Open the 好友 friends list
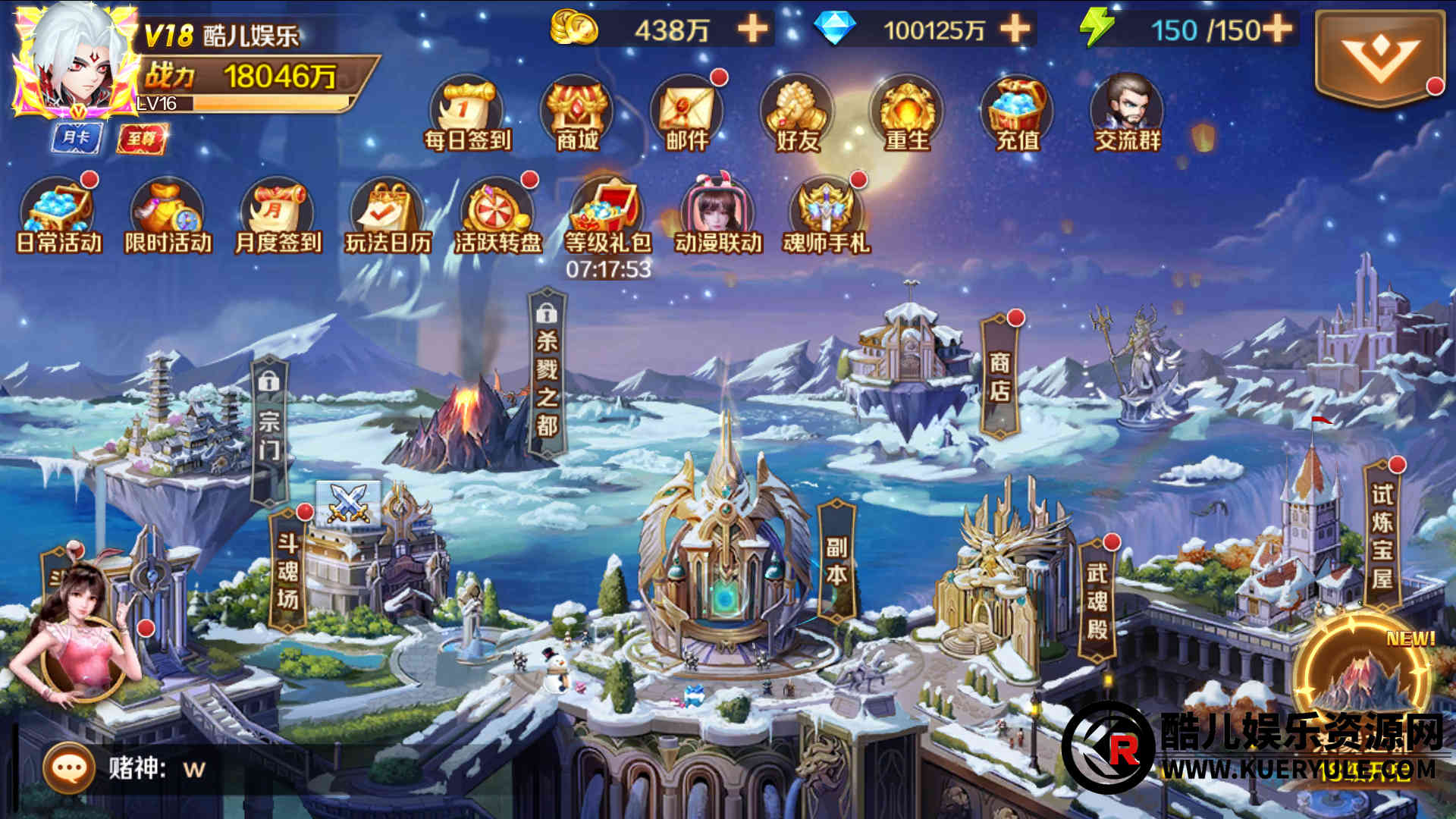Viewport: 1456px width, 819px height. tap(796, 114)
